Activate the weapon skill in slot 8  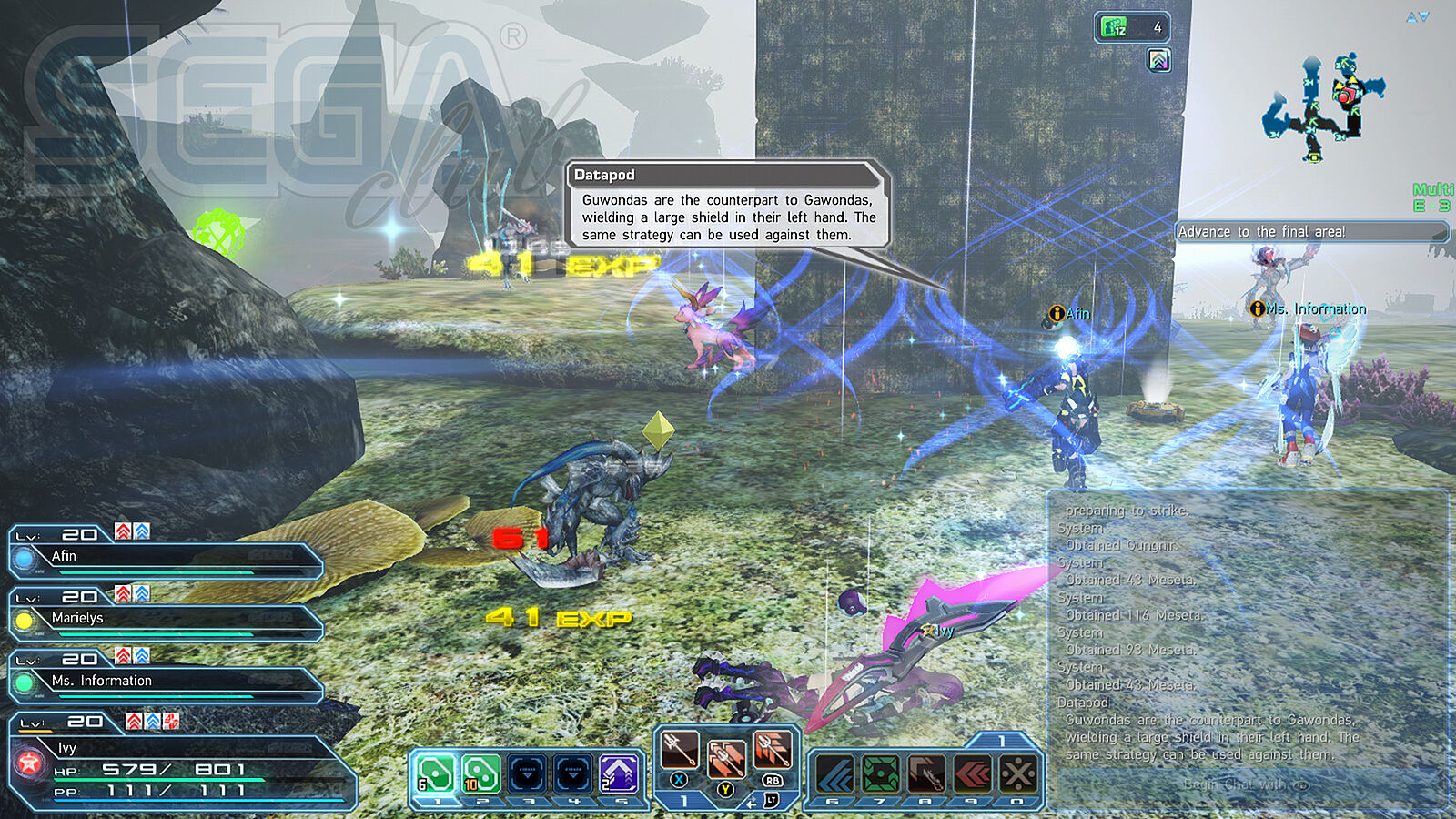(x=925, y=774)
